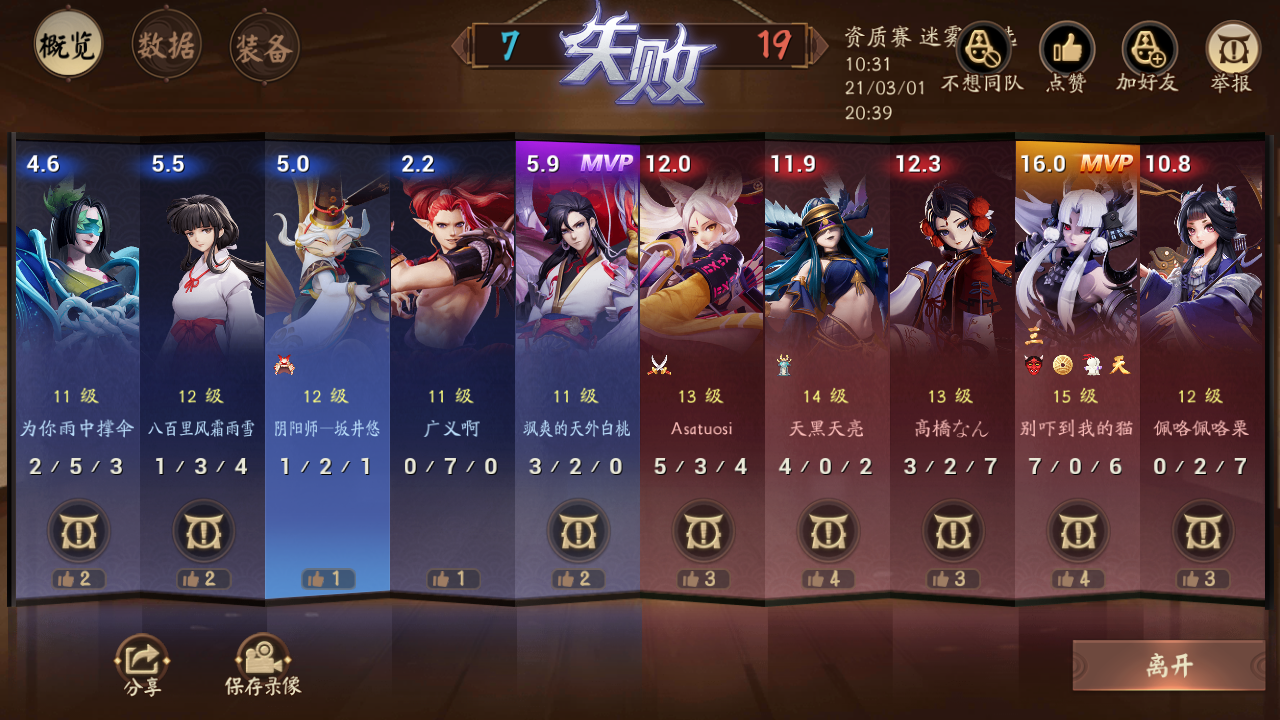The image size is (1280, 720).
Task: Report the player 为你雨中撑伞
Action: (x=77, y=531)
